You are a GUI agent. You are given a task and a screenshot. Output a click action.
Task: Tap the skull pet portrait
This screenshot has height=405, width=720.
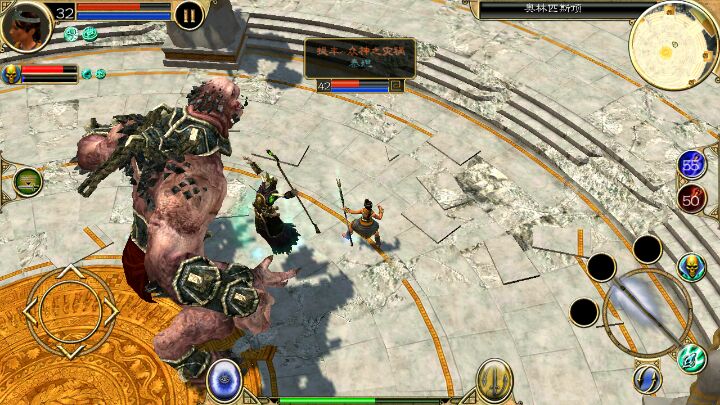[x=12, y=74]
